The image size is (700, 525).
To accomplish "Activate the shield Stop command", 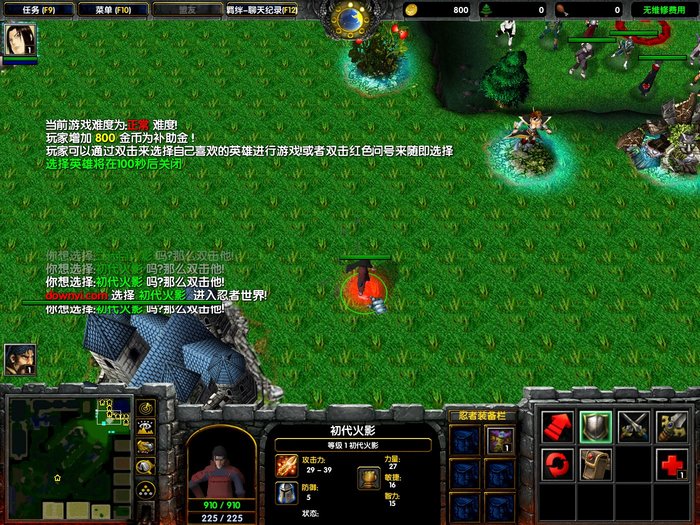I will click(x=596, y=426).
